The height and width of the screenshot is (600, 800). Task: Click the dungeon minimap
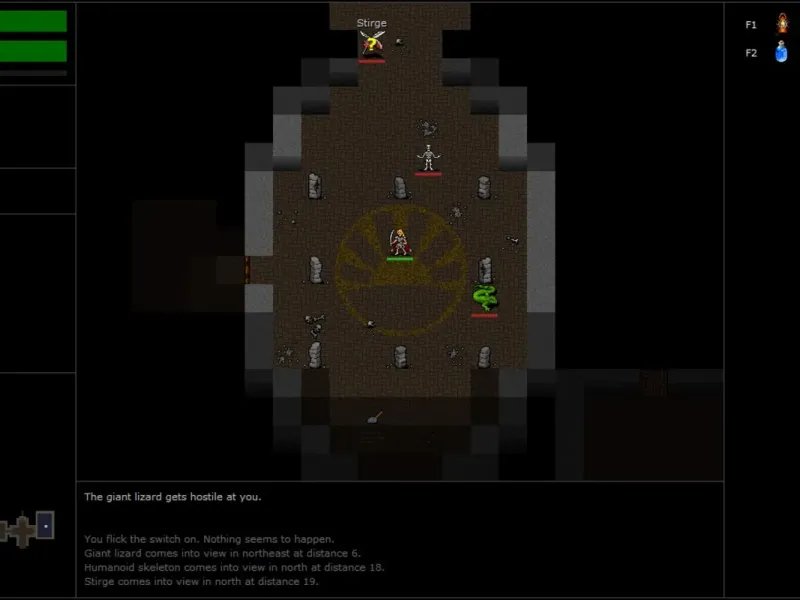pyautogui.click(x=28, y=527)
